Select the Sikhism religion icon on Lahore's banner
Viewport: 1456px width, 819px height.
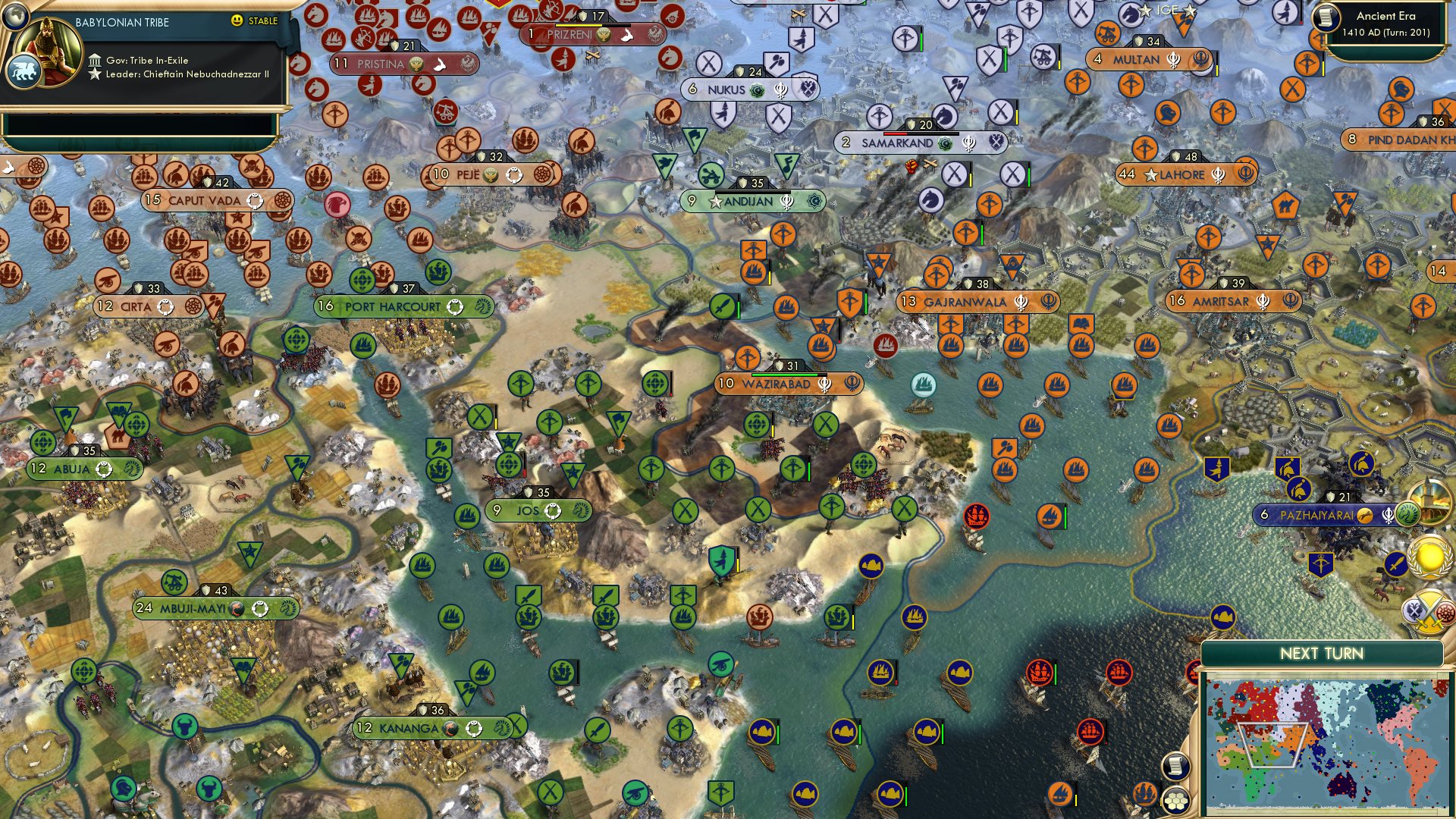[1219, 175]
